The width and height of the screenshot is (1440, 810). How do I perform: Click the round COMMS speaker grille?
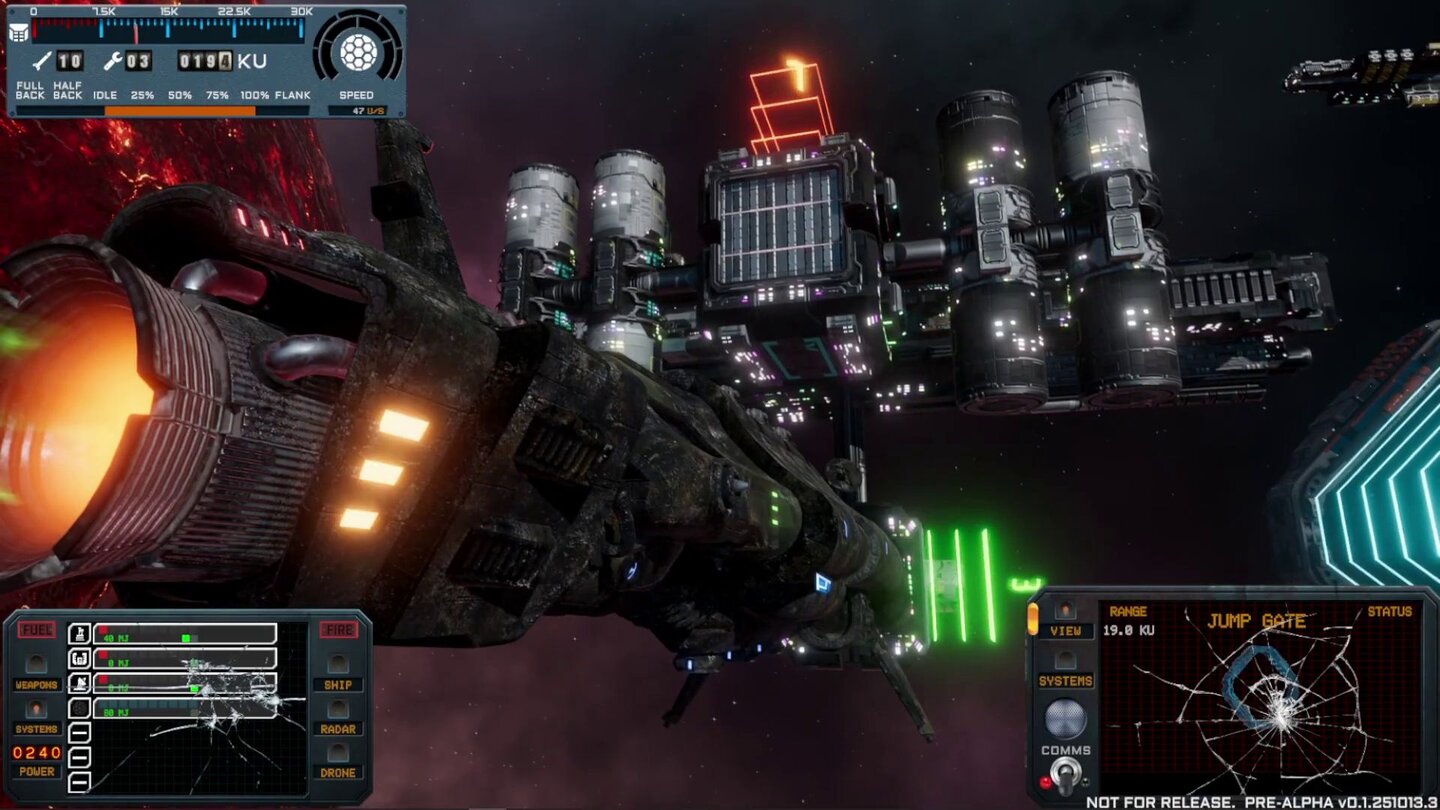[x=1065, y=718]
